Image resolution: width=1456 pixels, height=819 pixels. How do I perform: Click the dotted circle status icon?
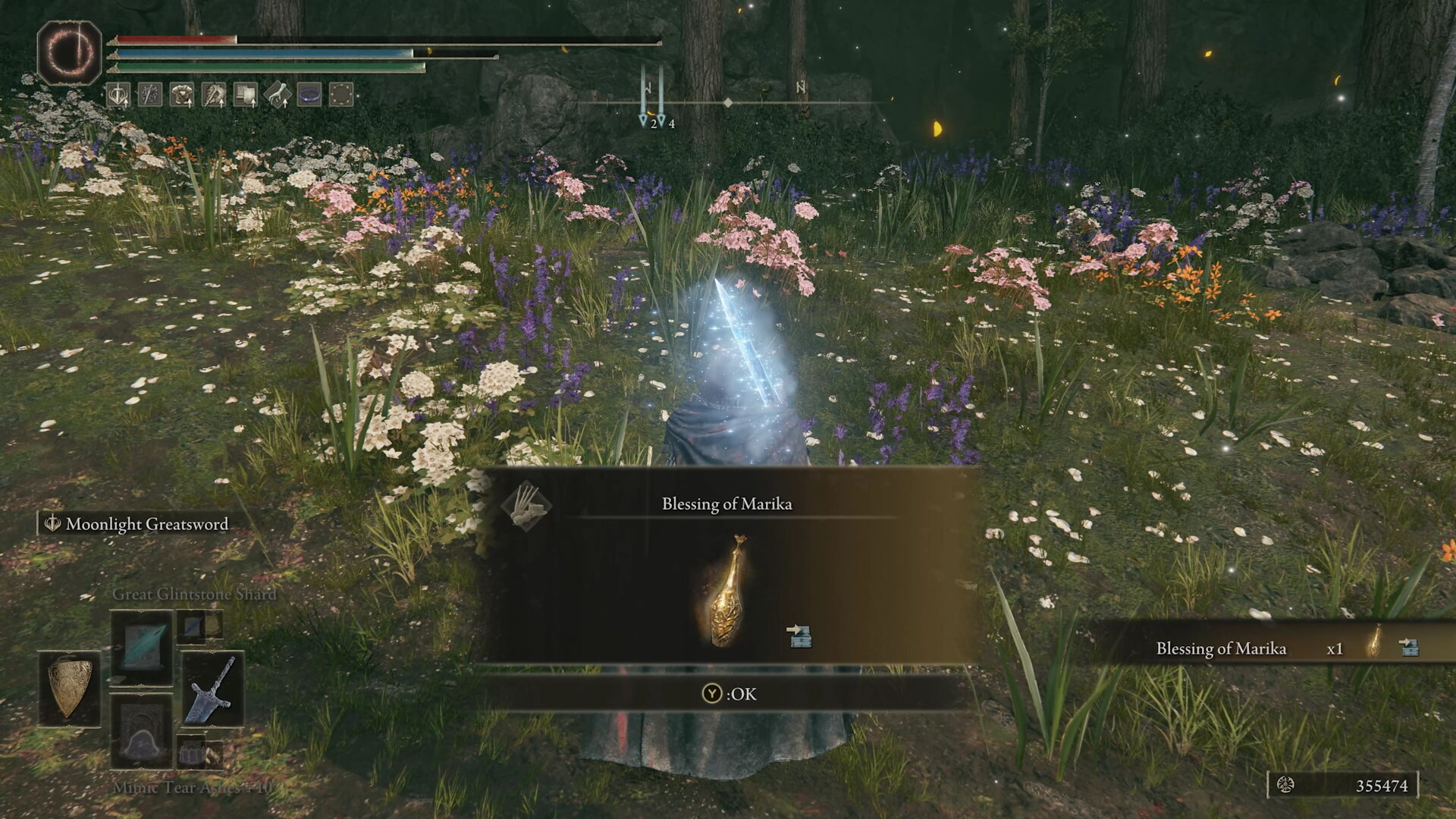coord(341,95)
